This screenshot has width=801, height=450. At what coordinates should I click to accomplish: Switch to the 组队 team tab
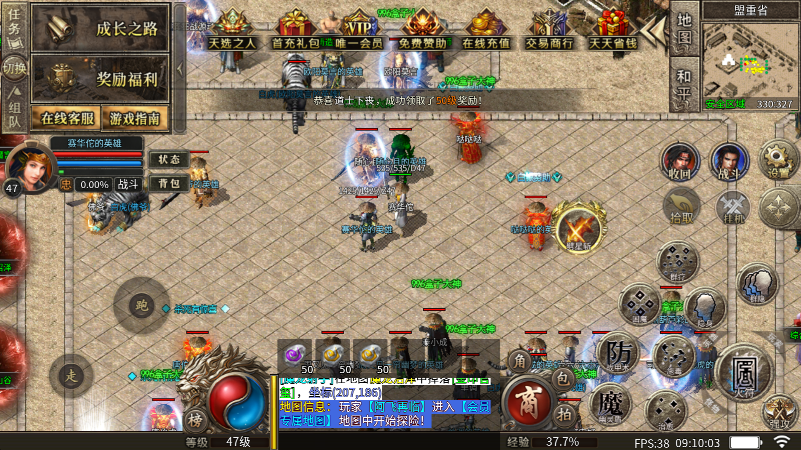coord(14,114)
